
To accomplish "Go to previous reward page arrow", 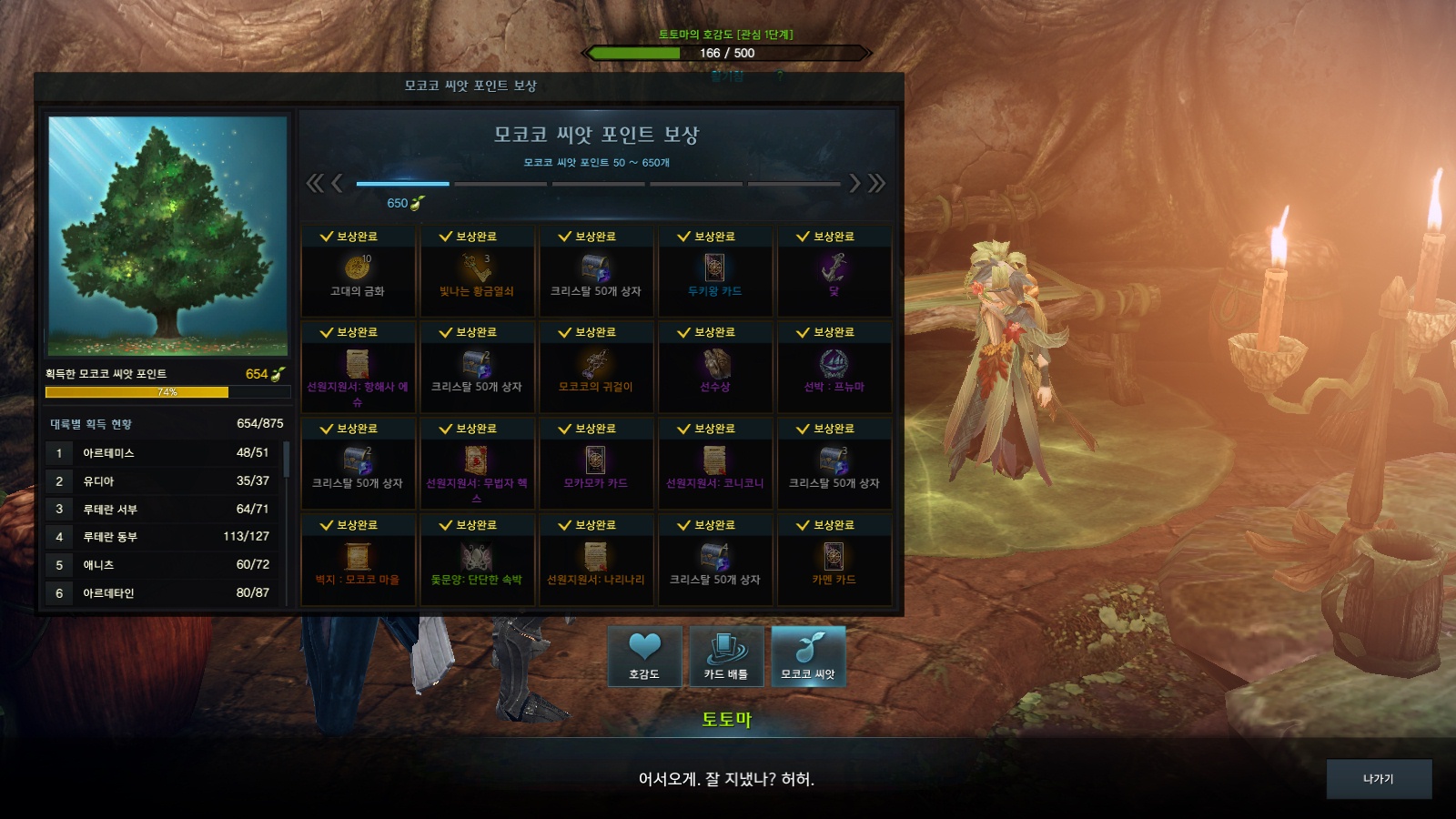I will coord(337,184).
